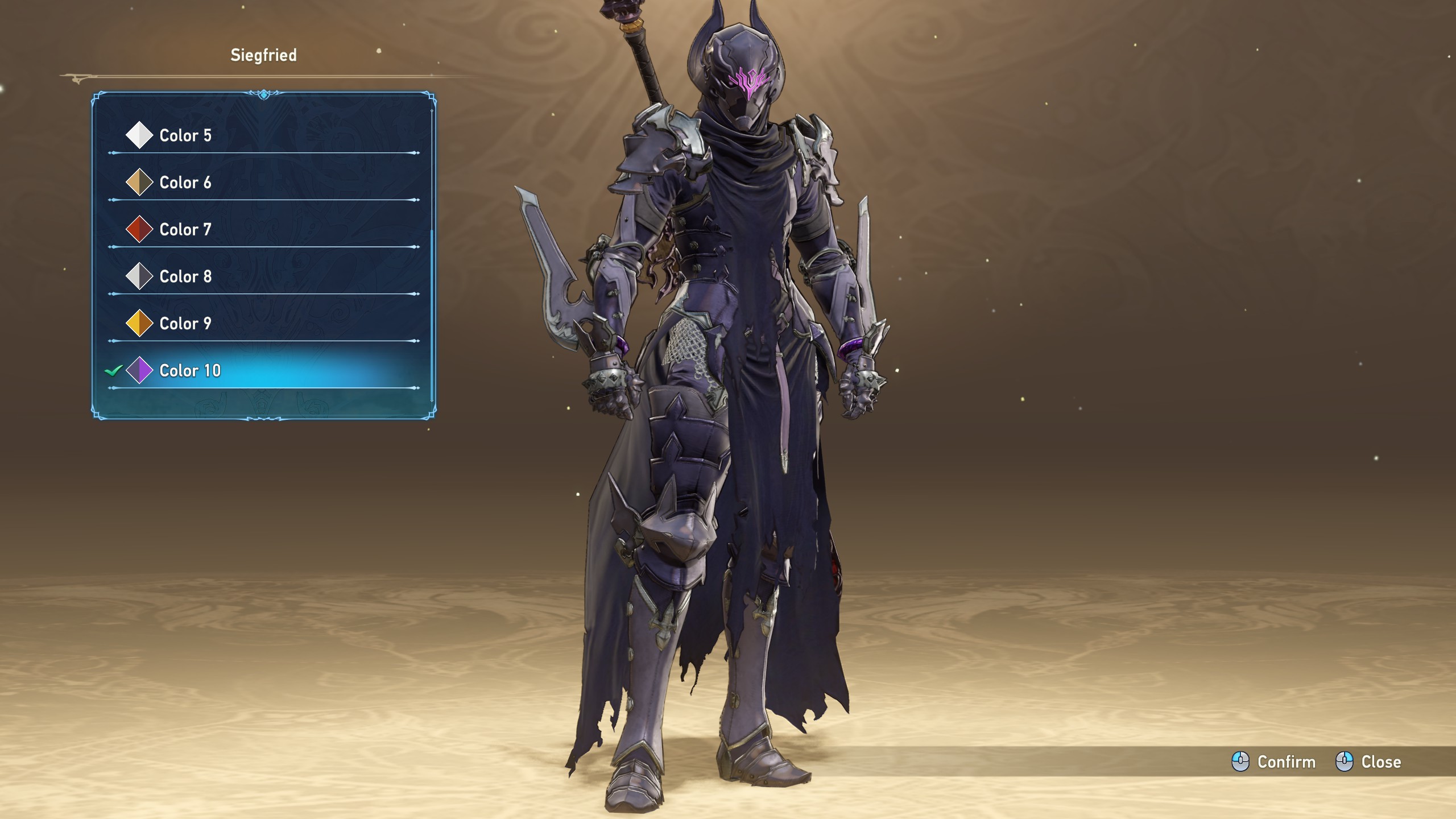Choose Color 6 tan palette
This screenshot has height=819, width=1456.
click(x=185, y=183)
